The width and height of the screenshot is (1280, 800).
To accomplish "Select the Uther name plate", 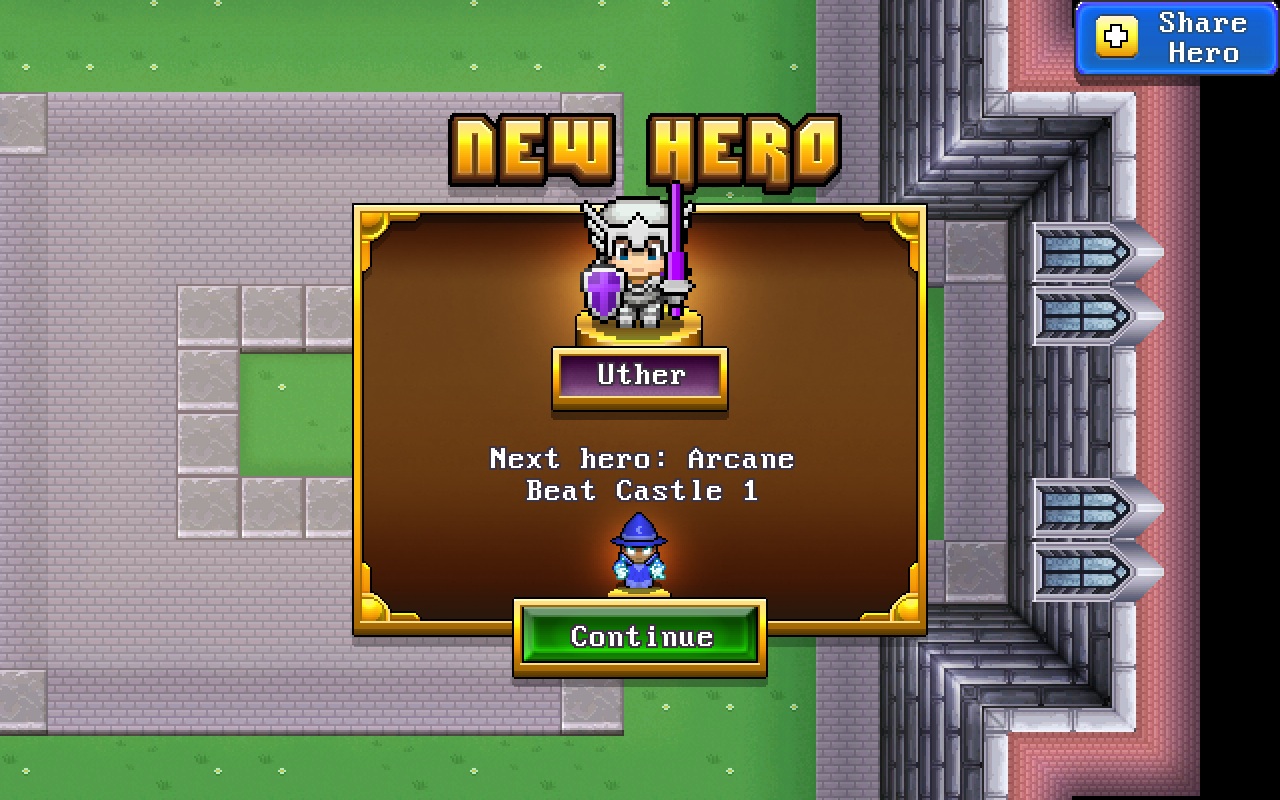I will (639, 376).
